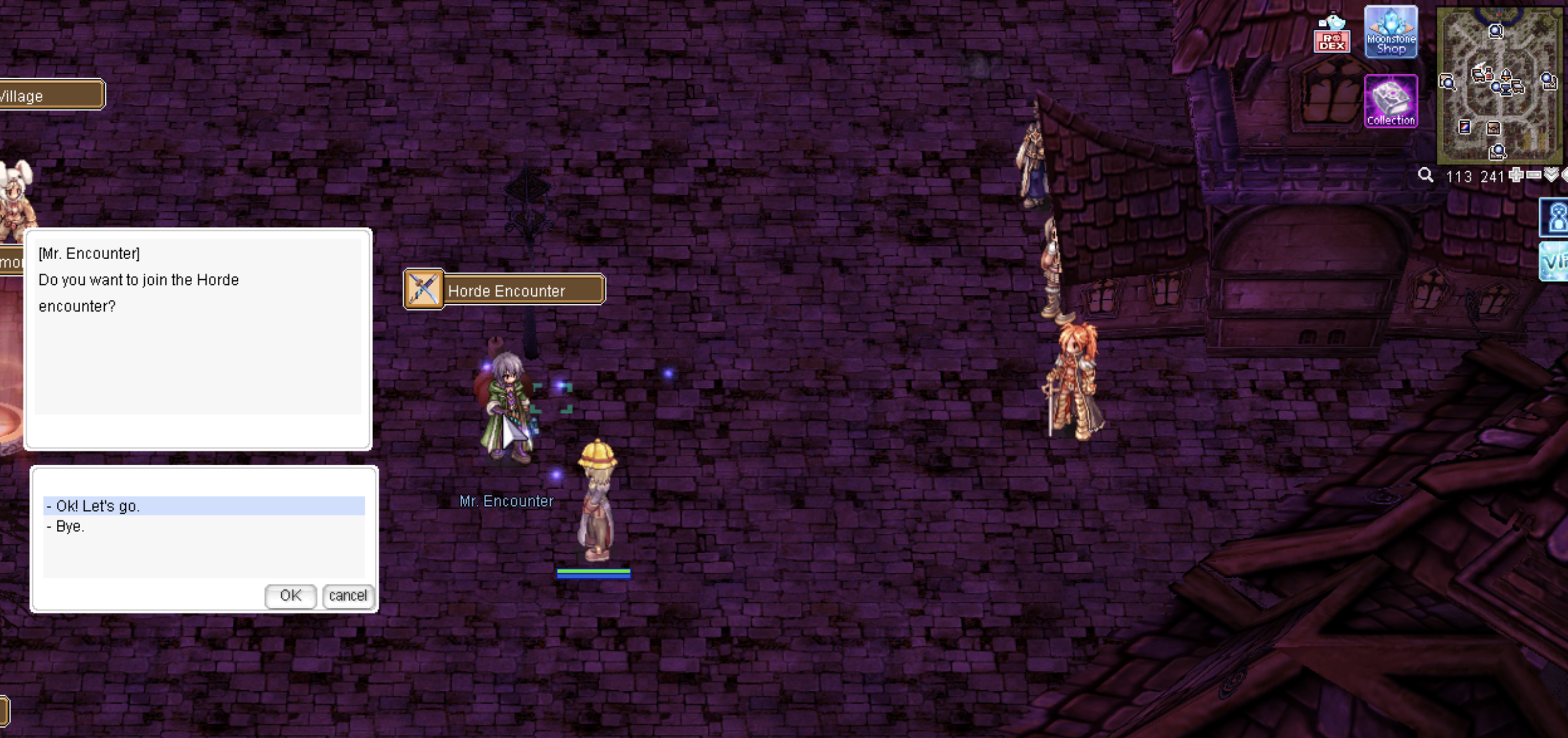This screenshot has width=1568, height=738.
Task: Open the Collection book
Action: (x=1391, y=101)
